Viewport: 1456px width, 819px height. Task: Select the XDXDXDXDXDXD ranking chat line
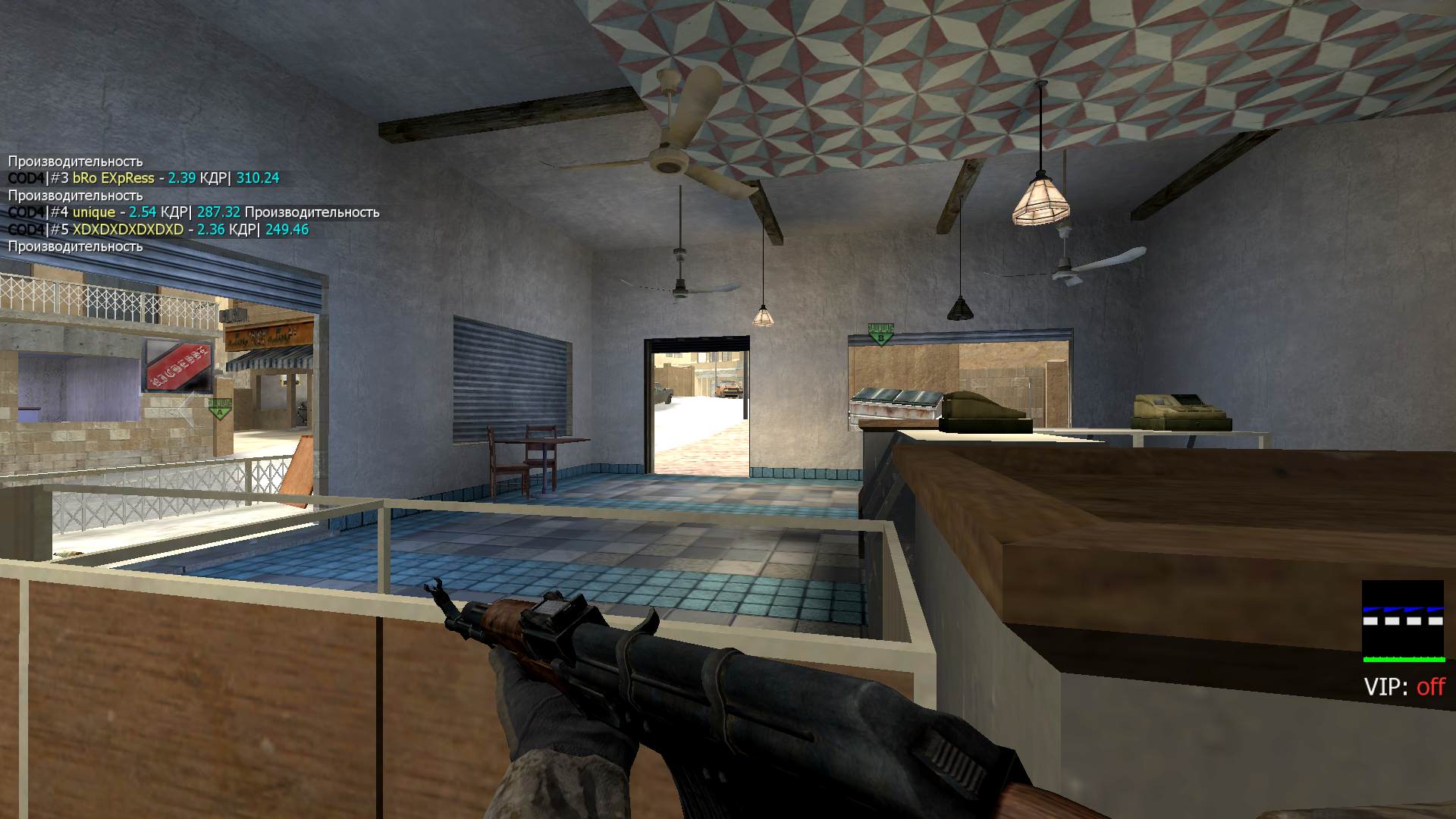tap(158, 230)
